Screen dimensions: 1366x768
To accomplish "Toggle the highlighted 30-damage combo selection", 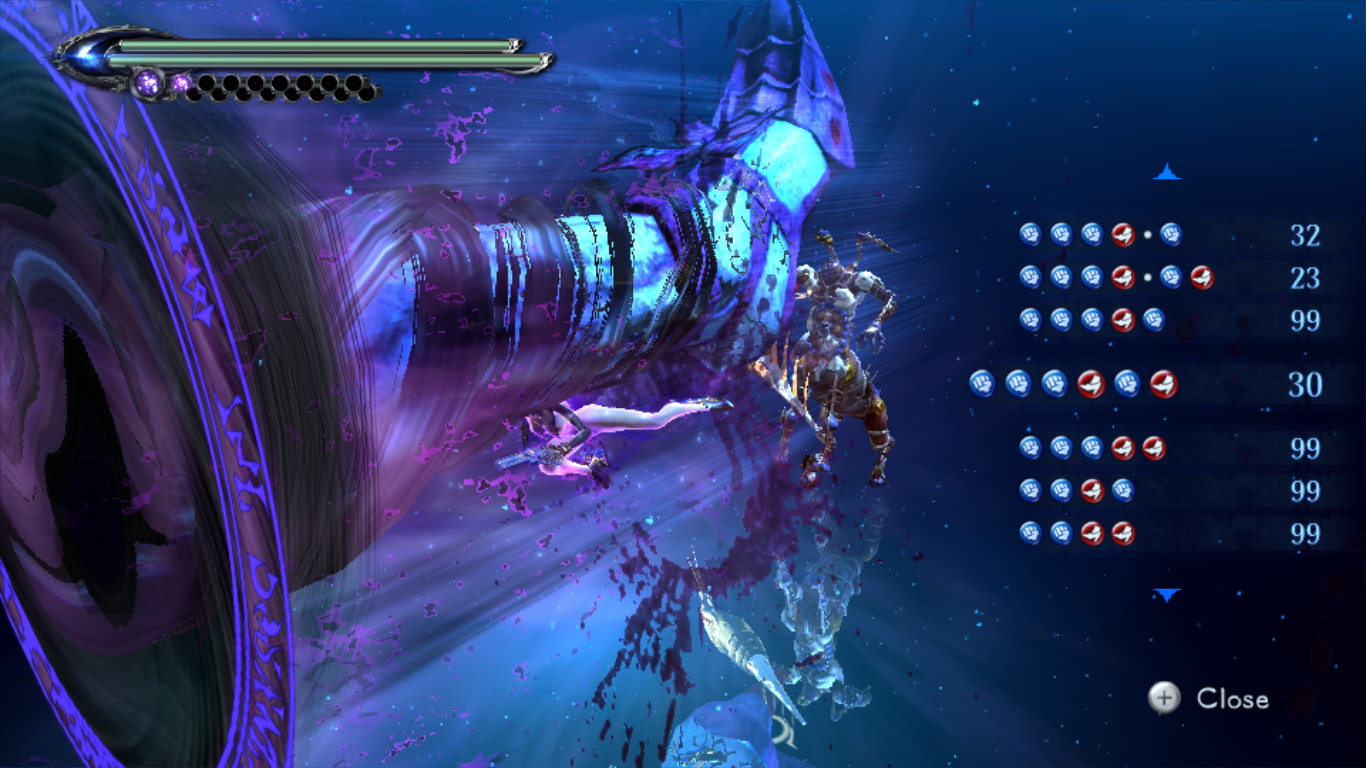I will click(1090, 384).
